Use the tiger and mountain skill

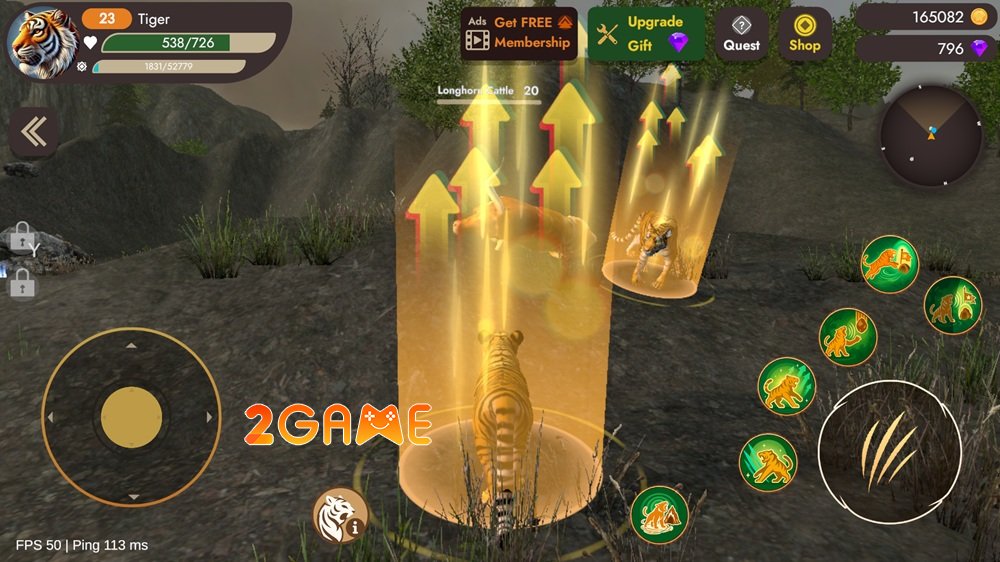(x=659, y=515)
